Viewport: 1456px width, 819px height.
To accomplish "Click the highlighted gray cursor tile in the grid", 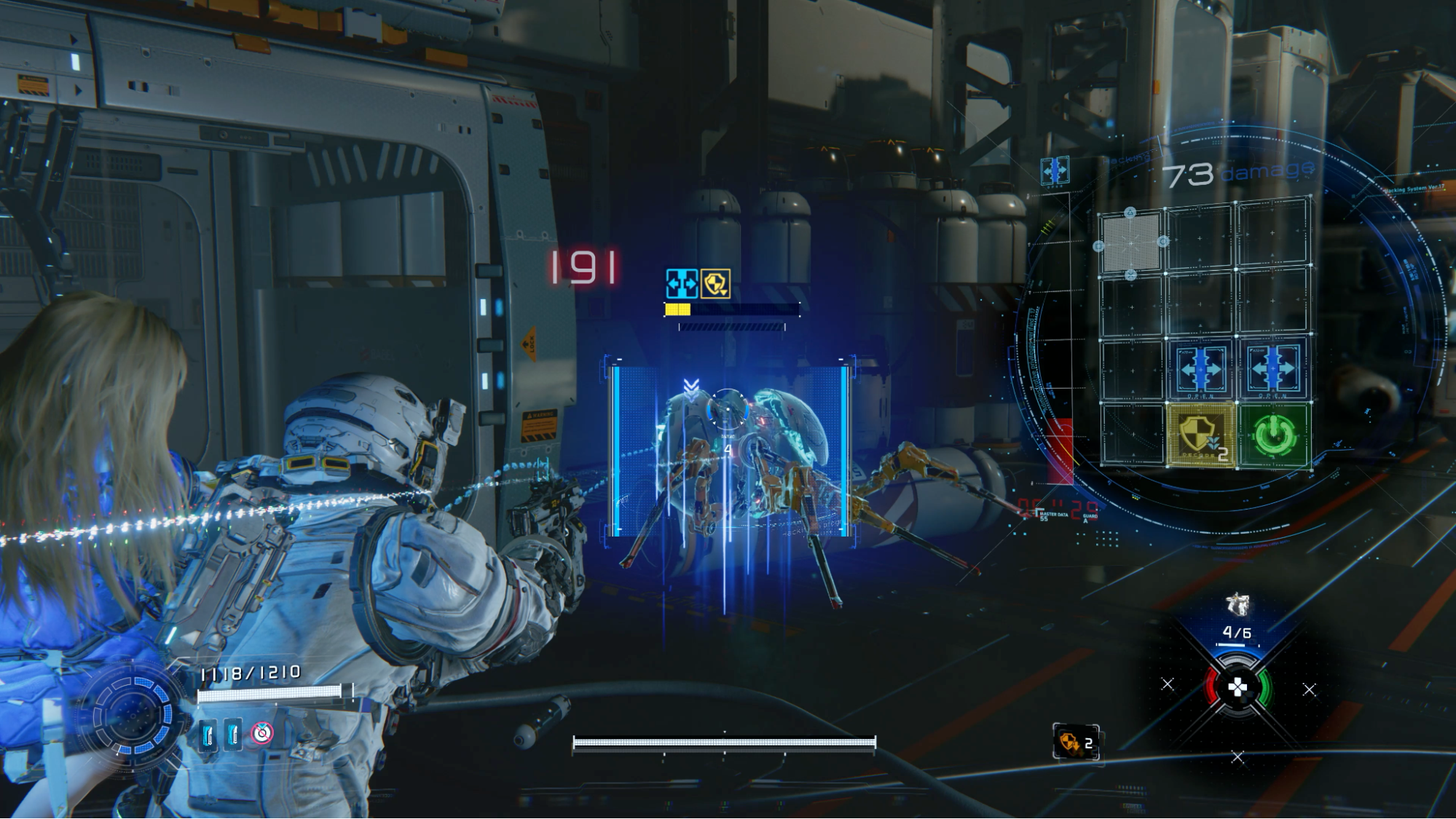I will (x=1130, y=242).
